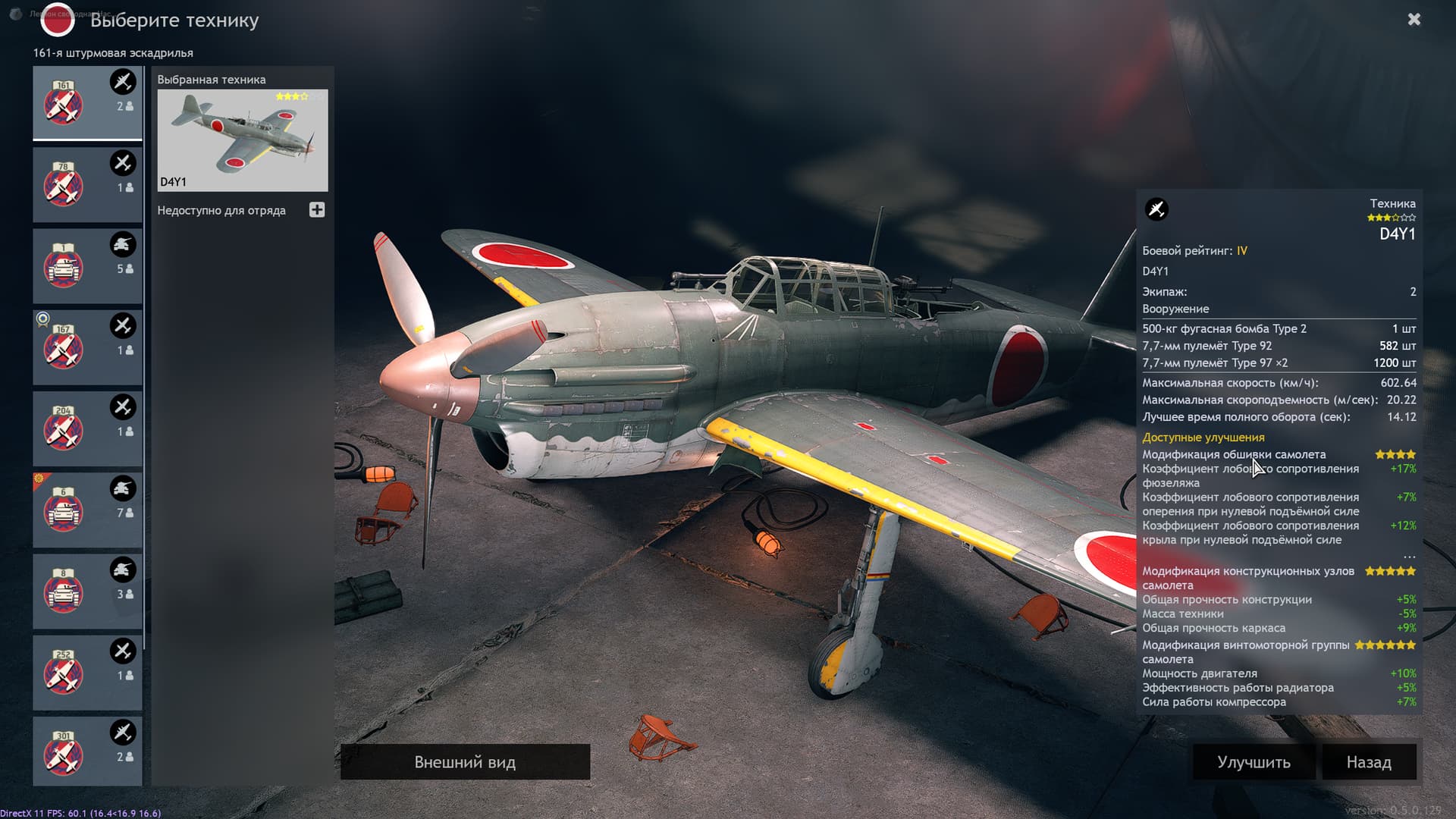This screenshot has height=819, width=1456.
Task: Upgrade the vehicle with 'Улучшить'
Action: point(1254,762)
